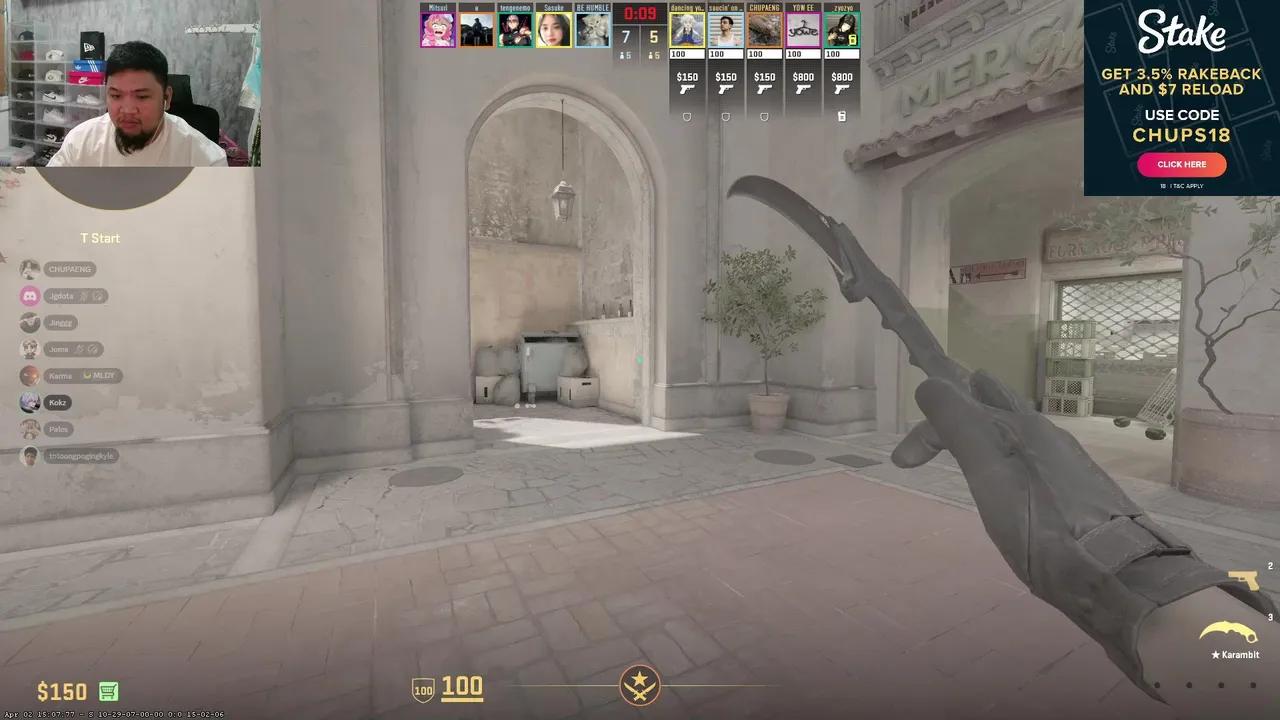Toggle Joma's muted microphone icon

79,348
